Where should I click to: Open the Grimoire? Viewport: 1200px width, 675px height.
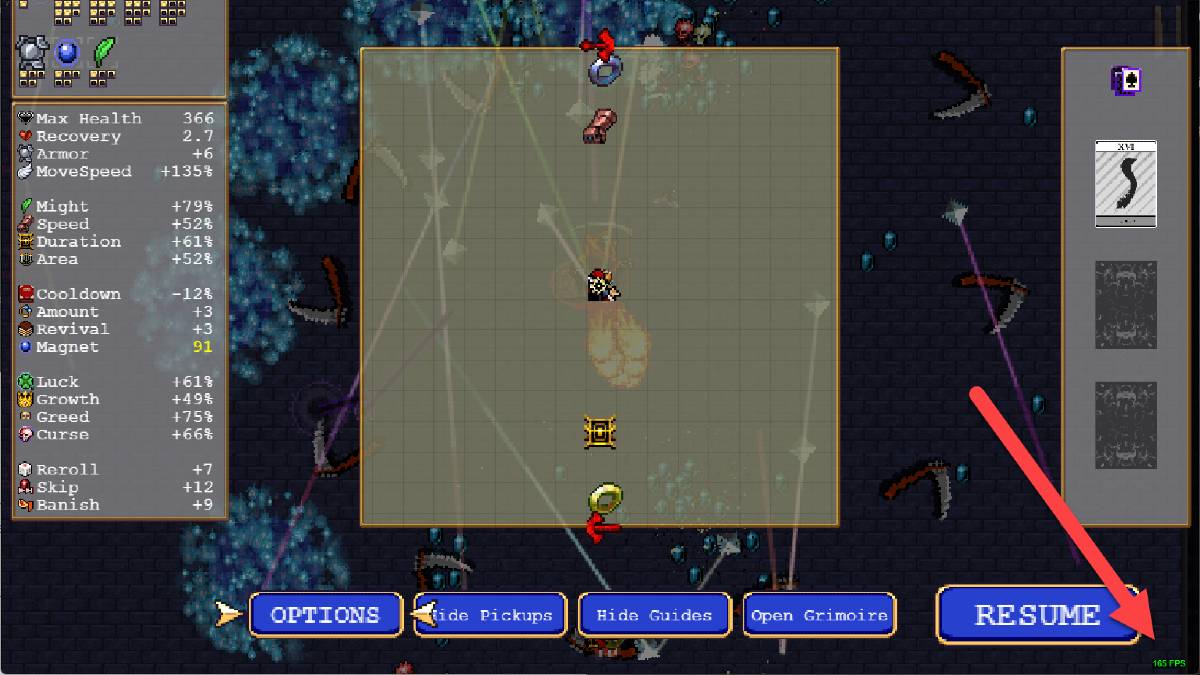tap(819, 615)
